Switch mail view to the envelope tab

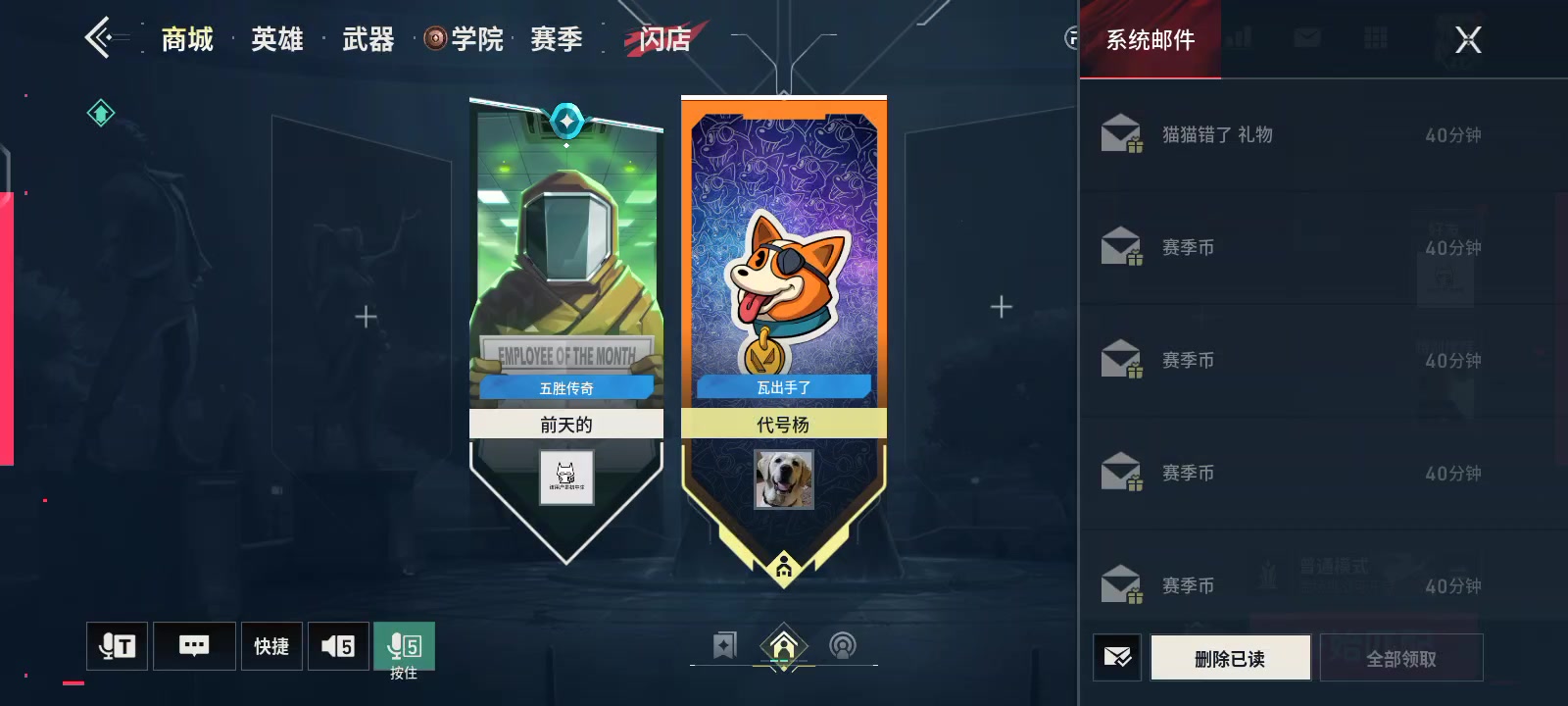pos(1307,37)
